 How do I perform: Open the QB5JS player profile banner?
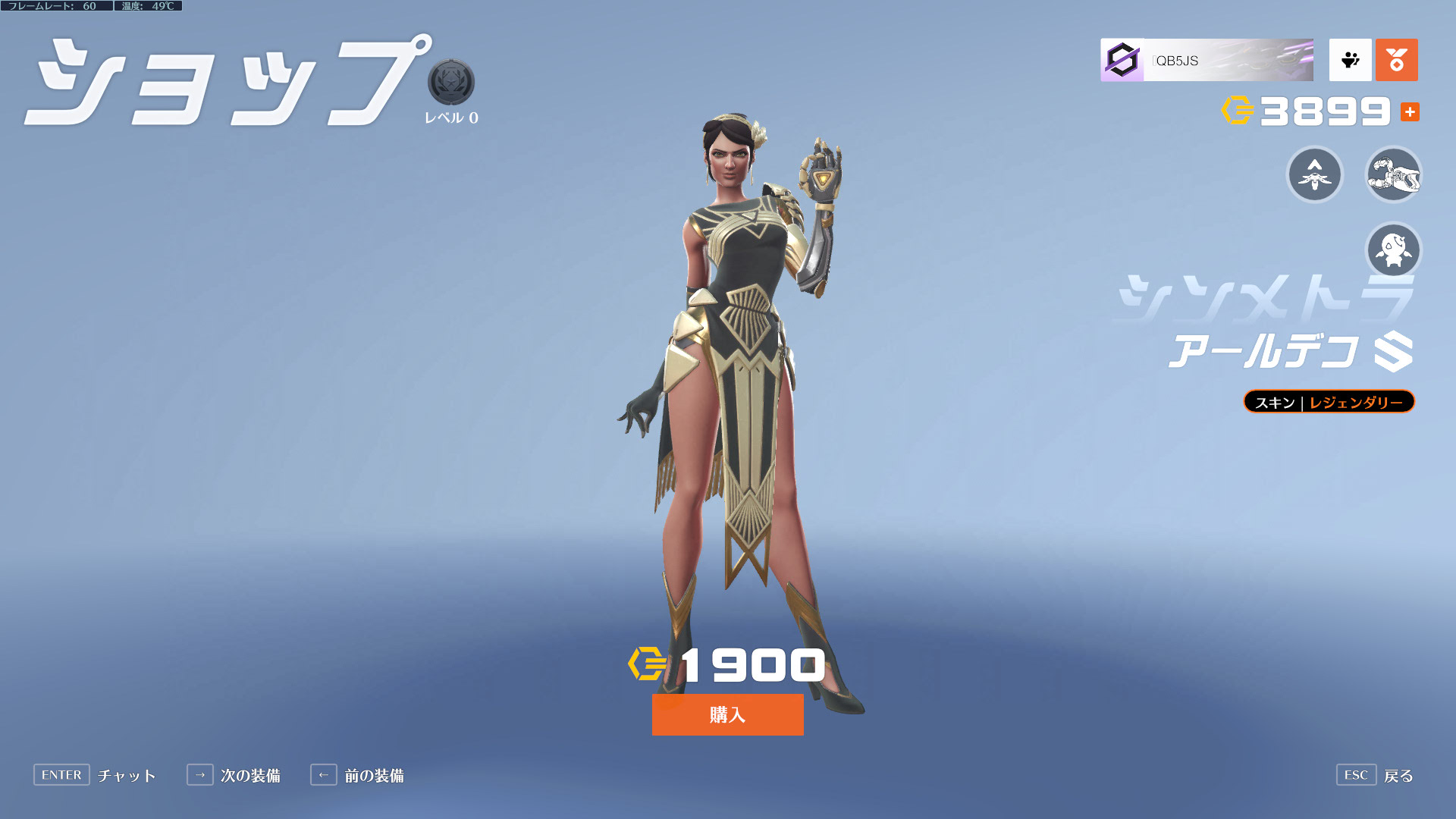1207,60
